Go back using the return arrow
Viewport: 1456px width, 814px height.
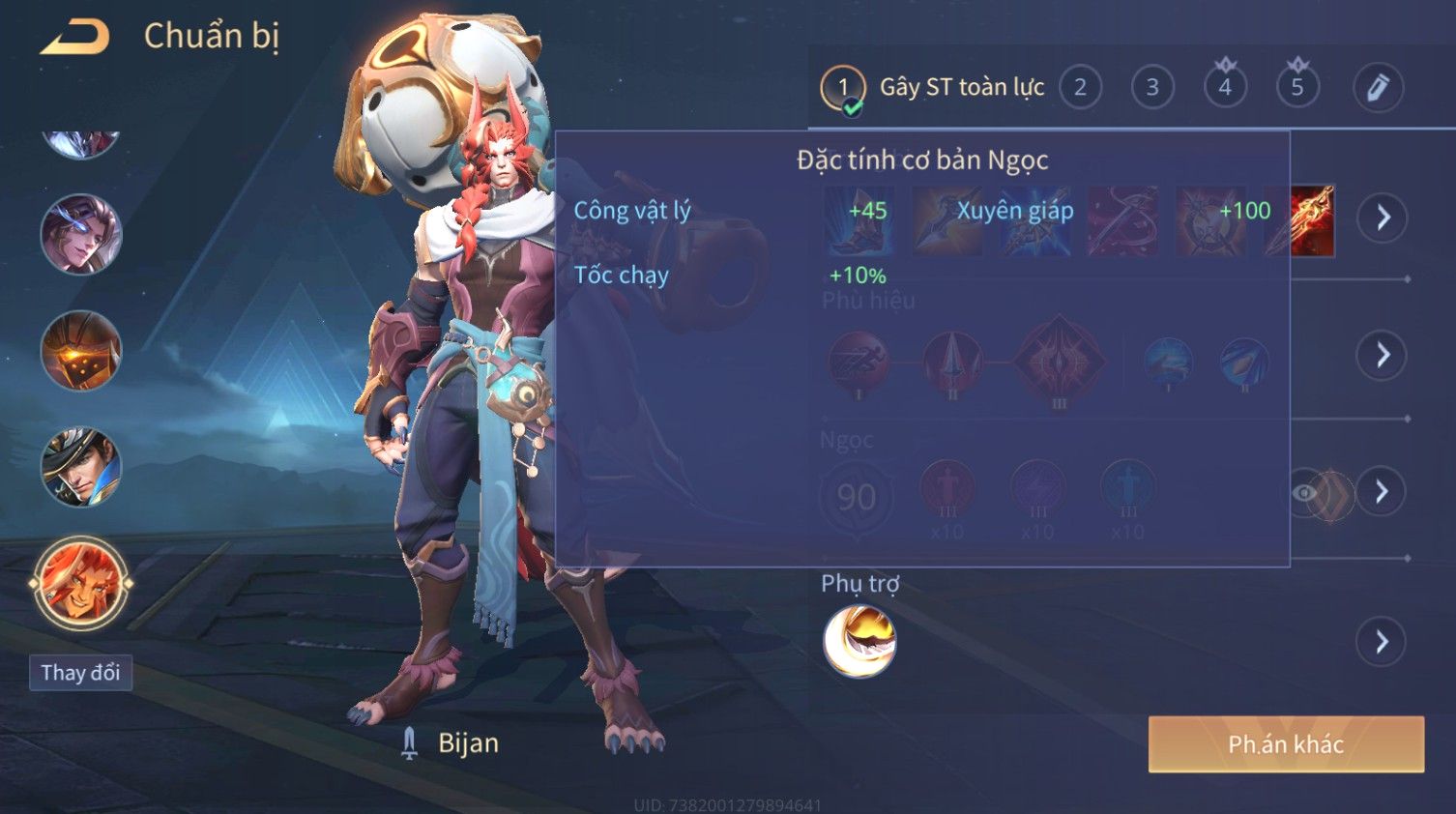(74, 38)
